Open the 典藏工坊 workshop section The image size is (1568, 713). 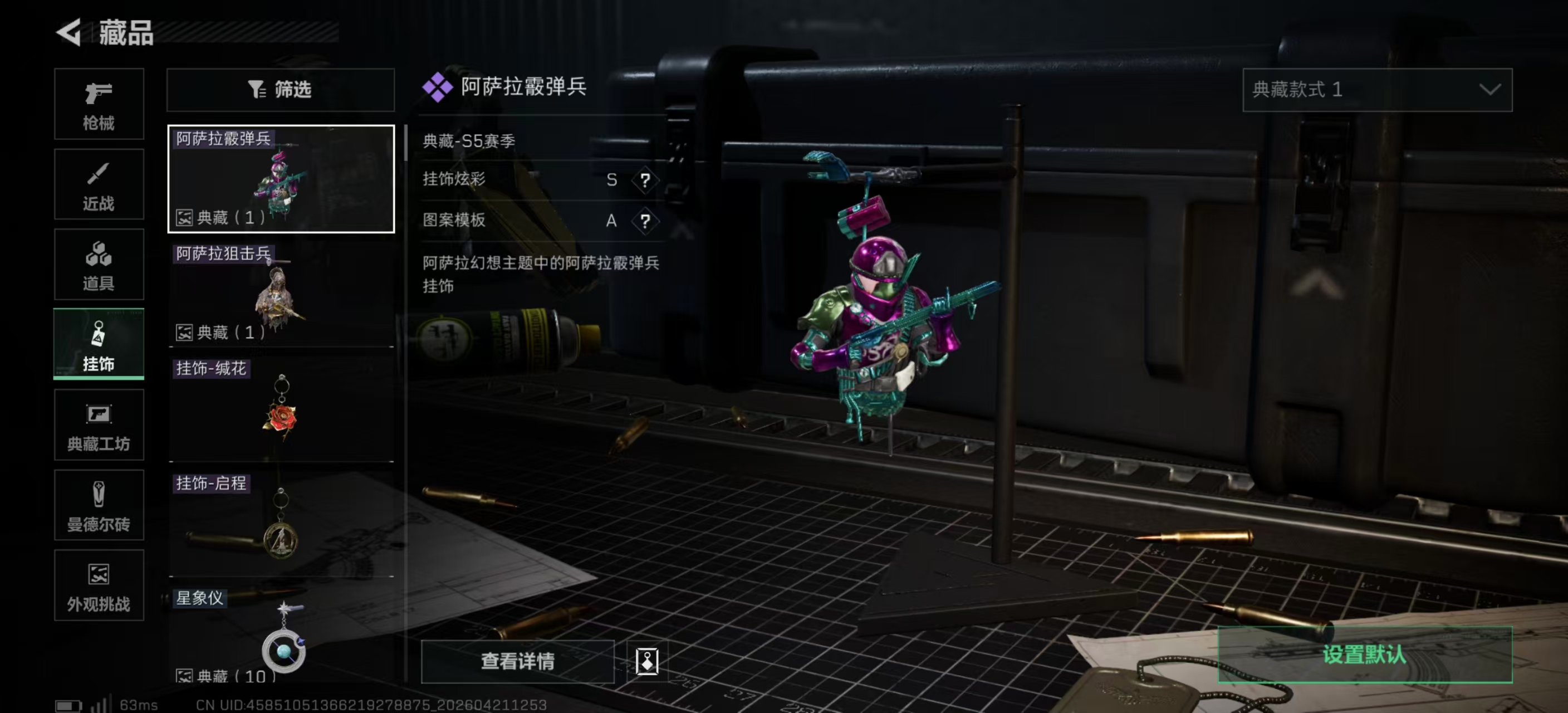pos(99,425)
